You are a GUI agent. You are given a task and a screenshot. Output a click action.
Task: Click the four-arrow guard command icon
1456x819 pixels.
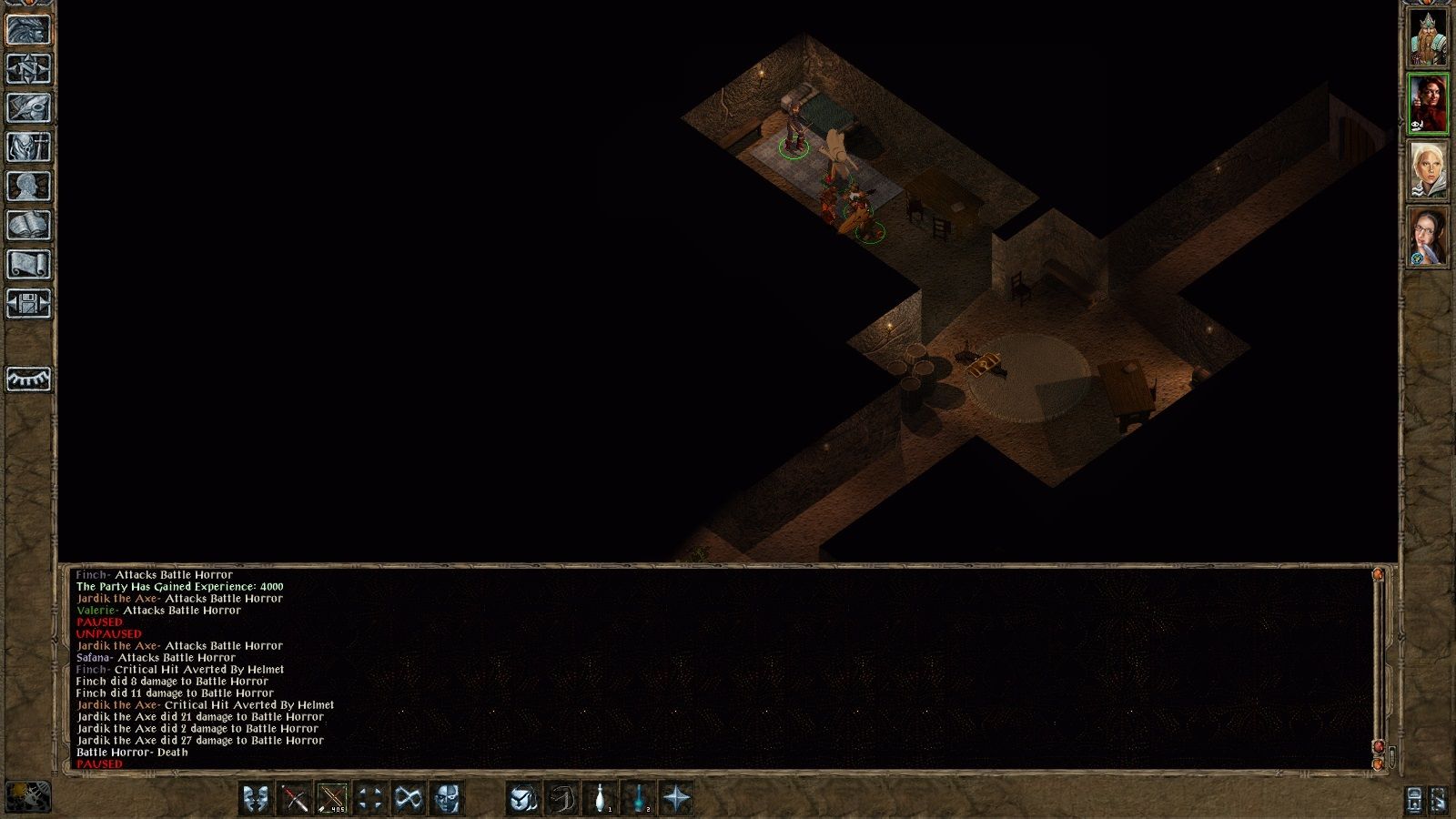tap(370, 798)
